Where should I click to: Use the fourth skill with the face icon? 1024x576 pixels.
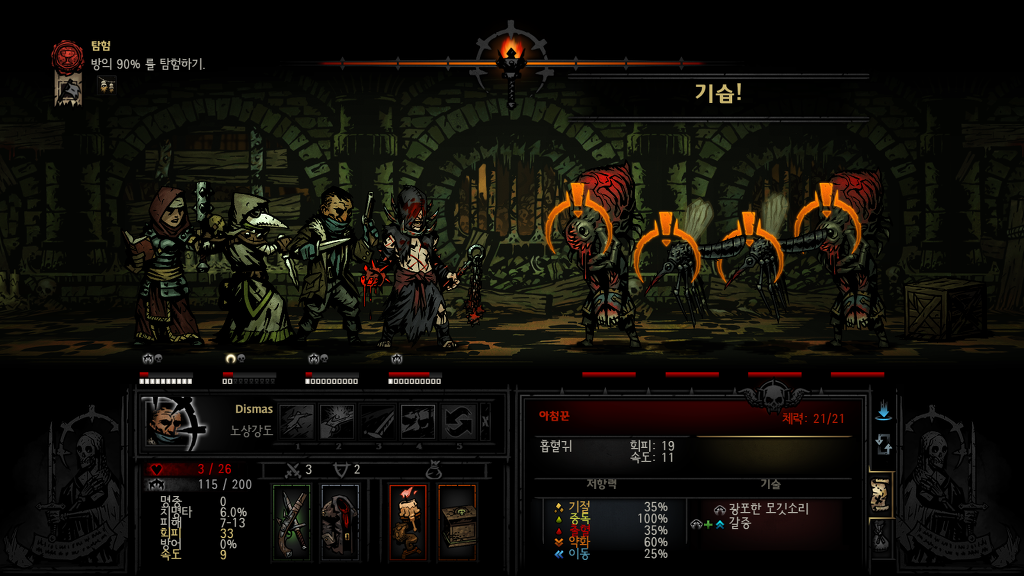click(418, 421)
